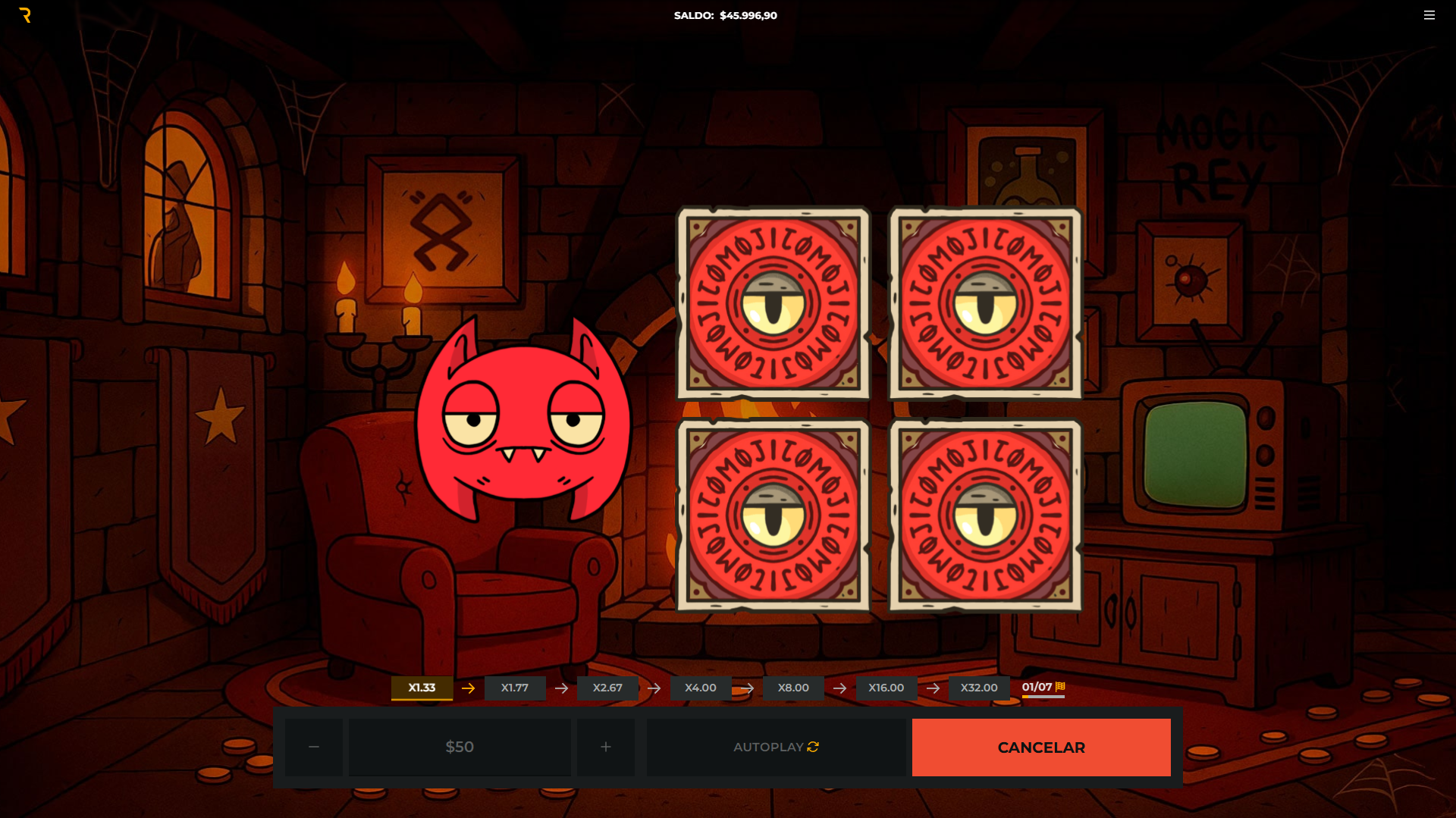This screenshot has height=818, width=1456.
Task: Toggle the AUTOPLAY option
Action: pos(776,747)
